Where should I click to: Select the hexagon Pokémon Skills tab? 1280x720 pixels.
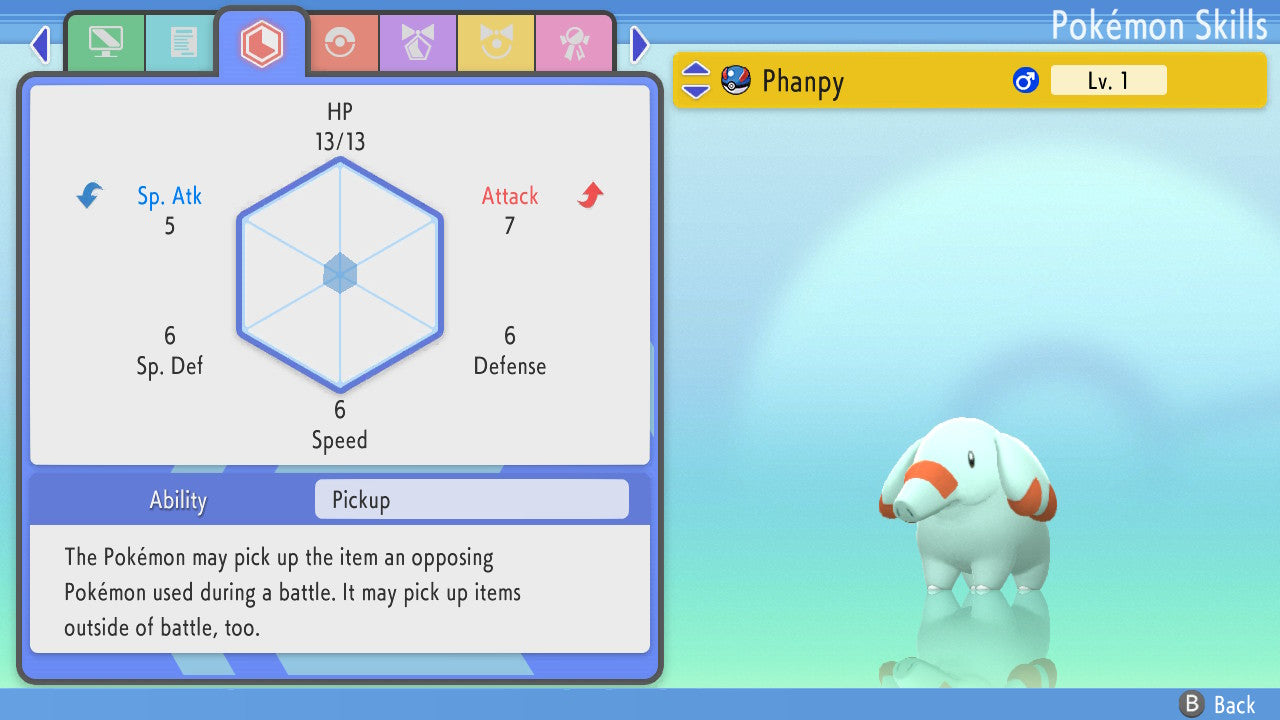click(x=262, y=43)
